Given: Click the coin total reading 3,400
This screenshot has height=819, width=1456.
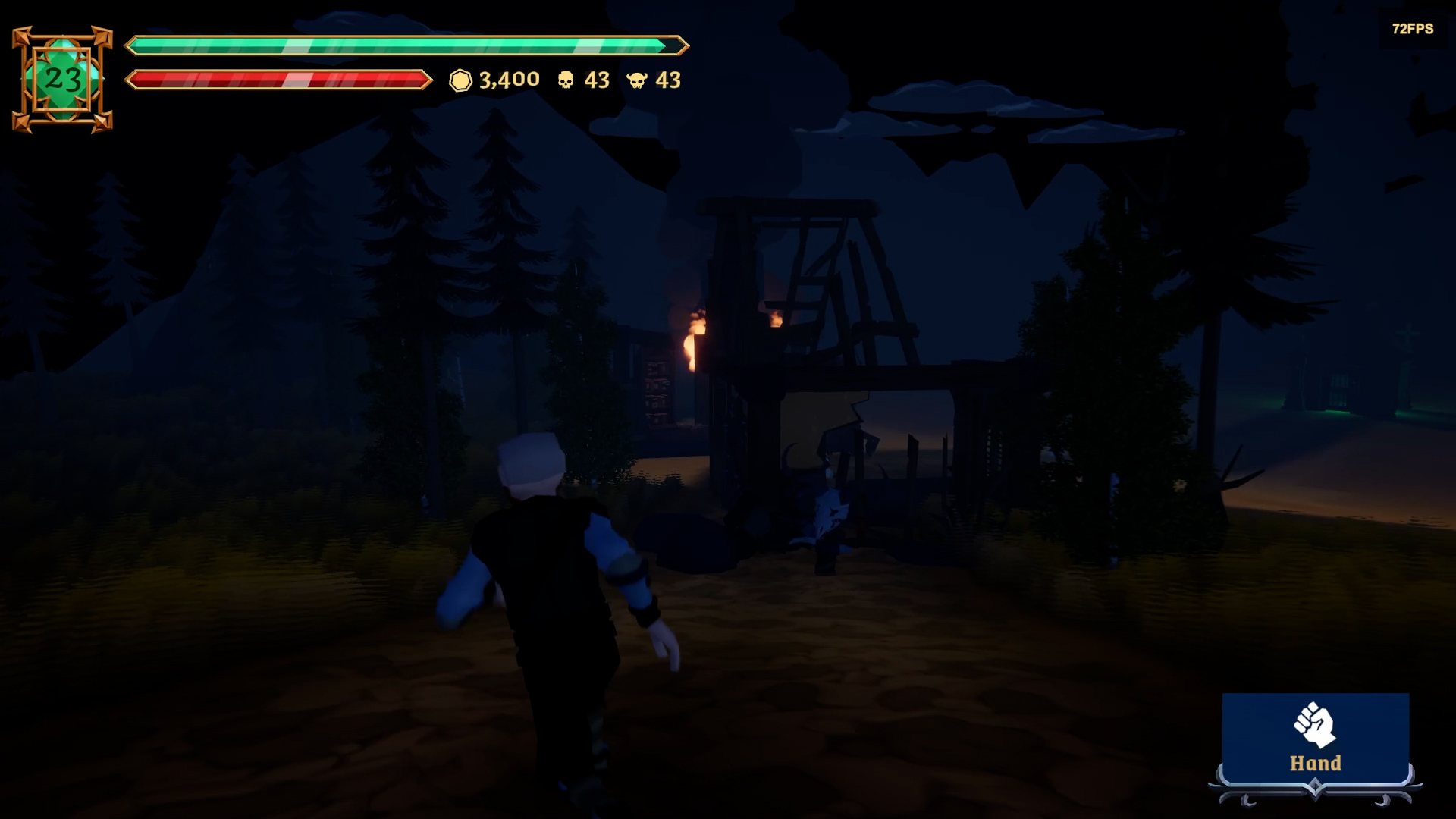Looking at the screenshot, I should coord(508,80).
